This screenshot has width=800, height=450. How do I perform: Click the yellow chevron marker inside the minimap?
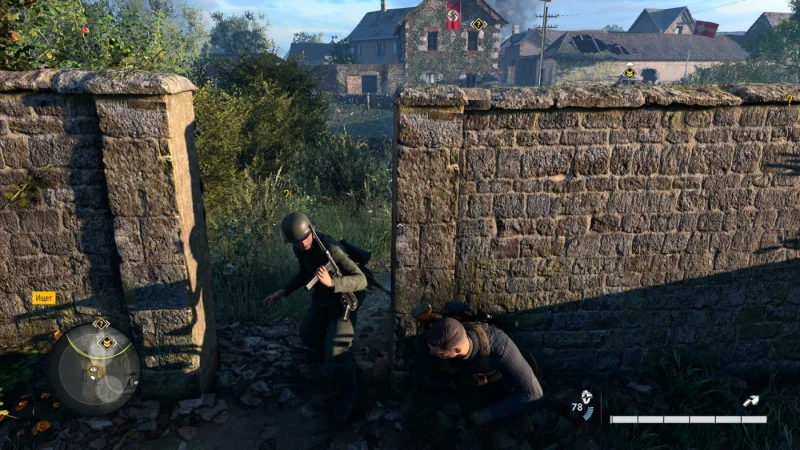pos(107,342)
